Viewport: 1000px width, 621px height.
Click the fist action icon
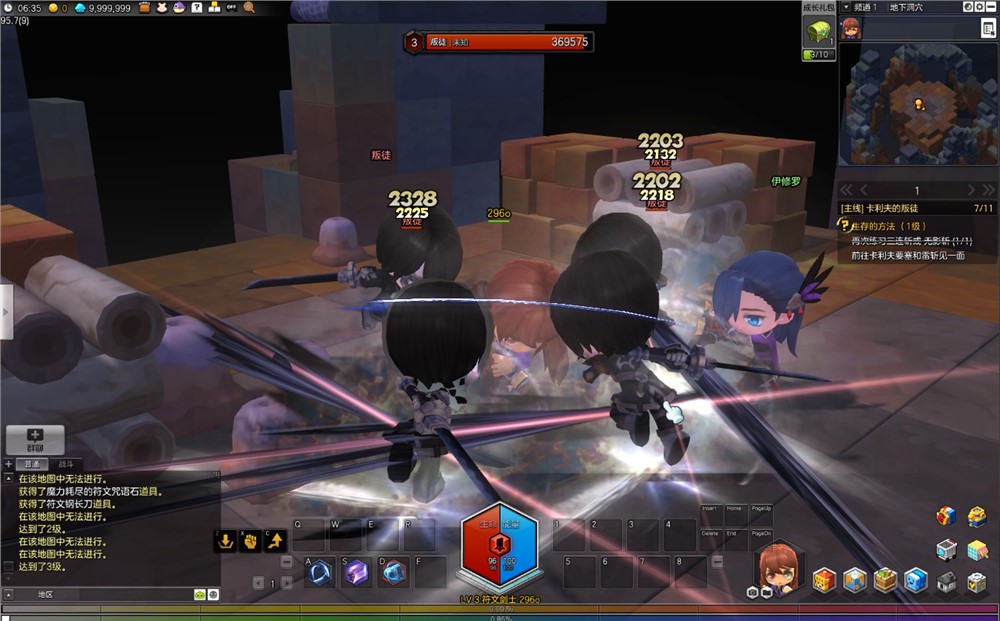(250, 541)
